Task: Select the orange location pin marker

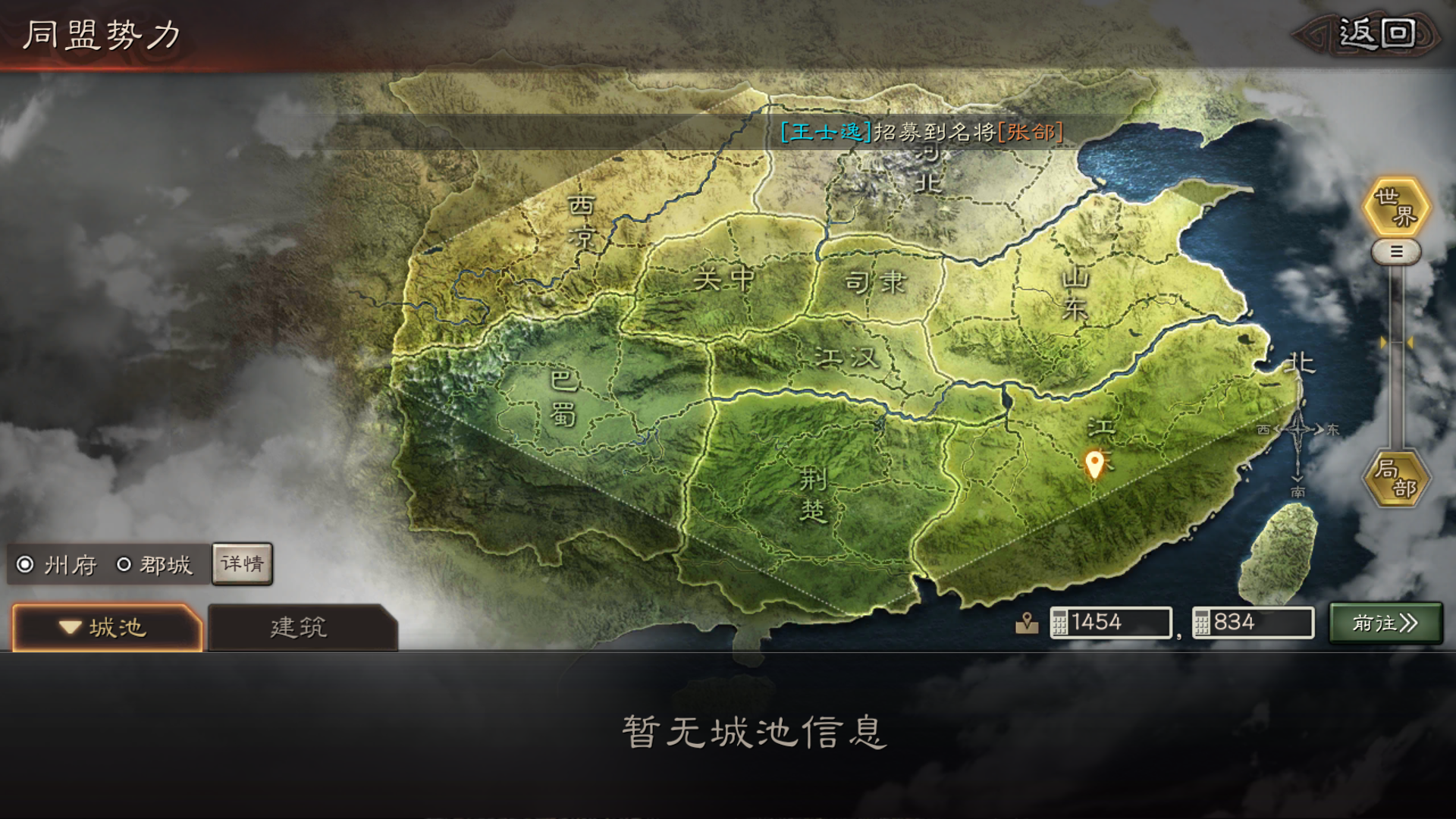Action: tap(1094, 463)
